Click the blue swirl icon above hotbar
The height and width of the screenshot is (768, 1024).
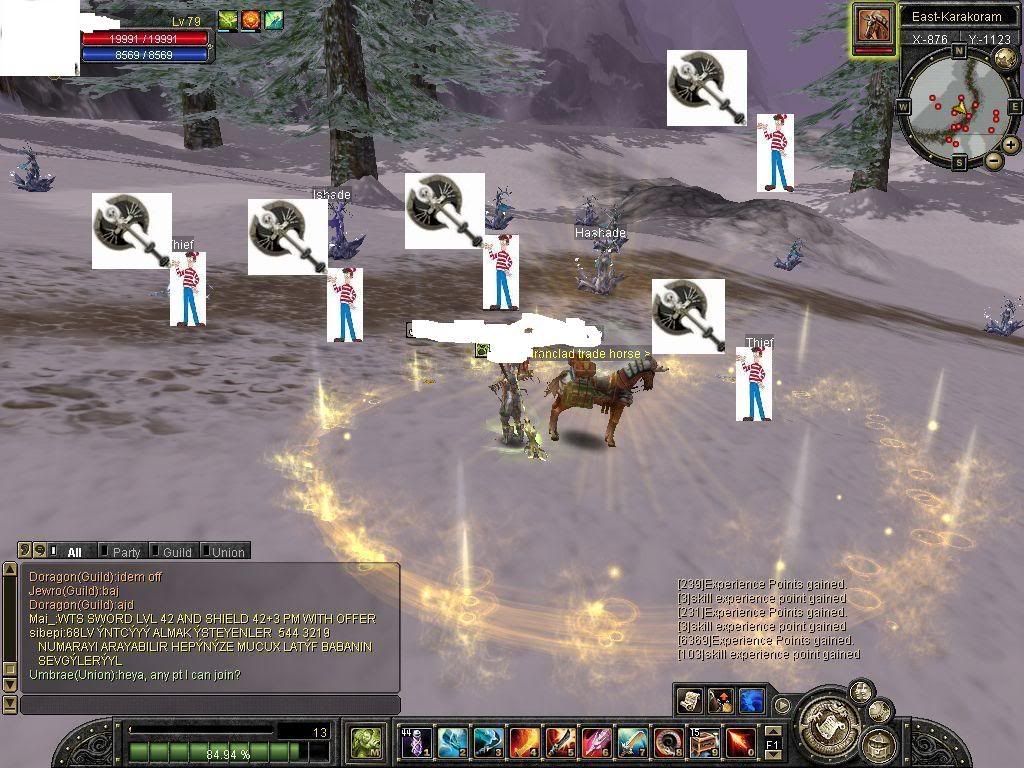[x=751, y=700]
